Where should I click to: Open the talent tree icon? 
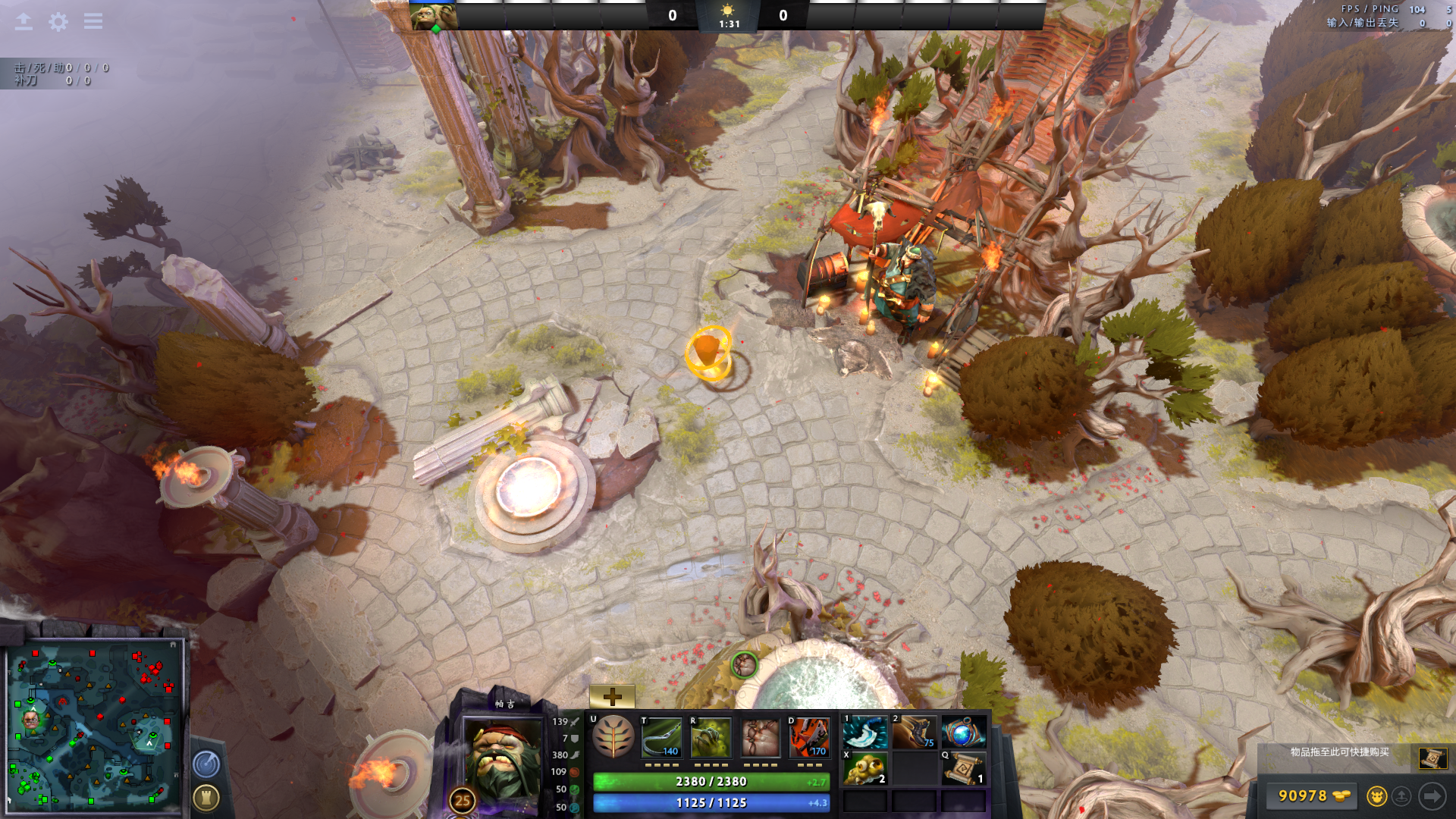tap(613, 737)
